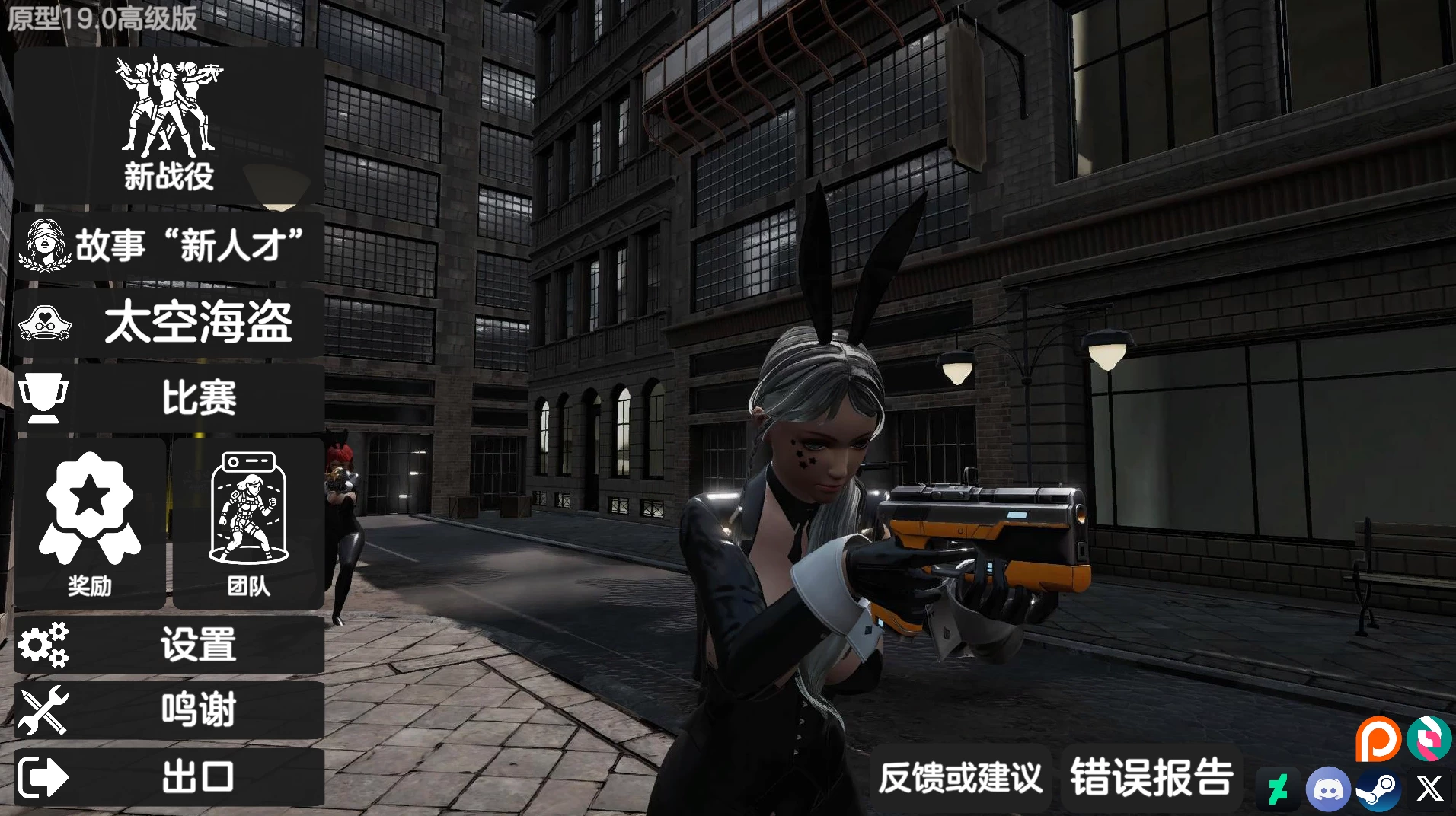Screen dimensions: 1456x816
Task: Open the 错误报告 button
Action: tap(1151, 777)
